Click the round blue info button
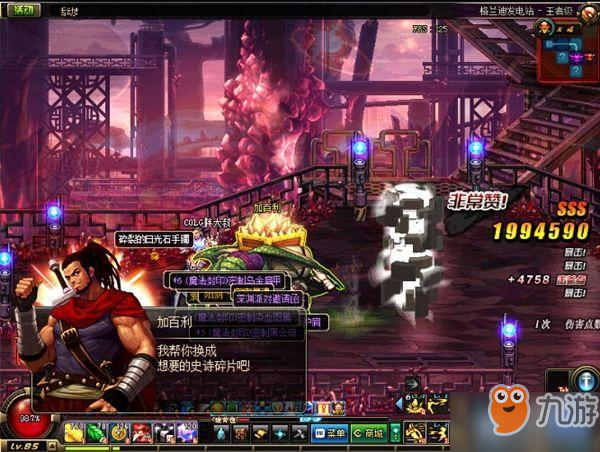Screen dimensions: 600x452 (586, 379)
